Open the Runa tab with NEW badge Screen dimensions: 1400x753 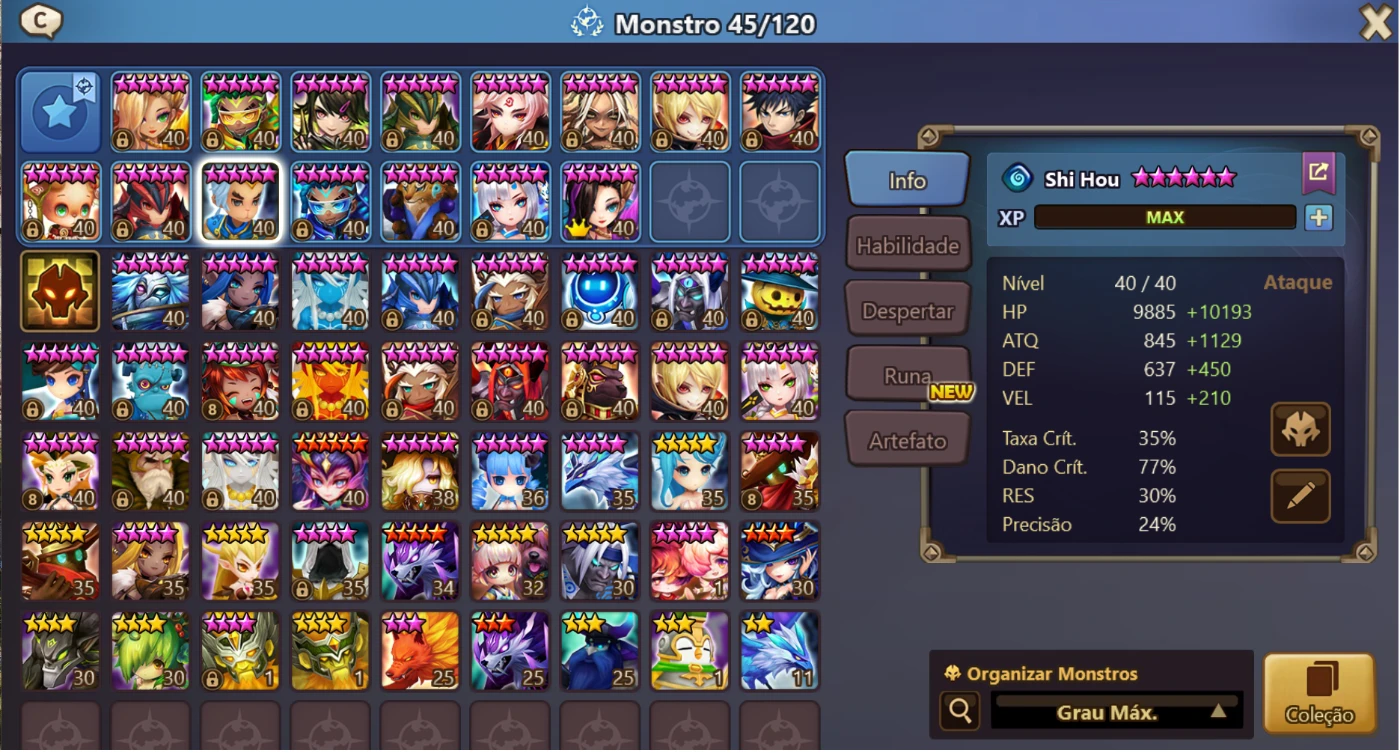[x=907, y=373]
